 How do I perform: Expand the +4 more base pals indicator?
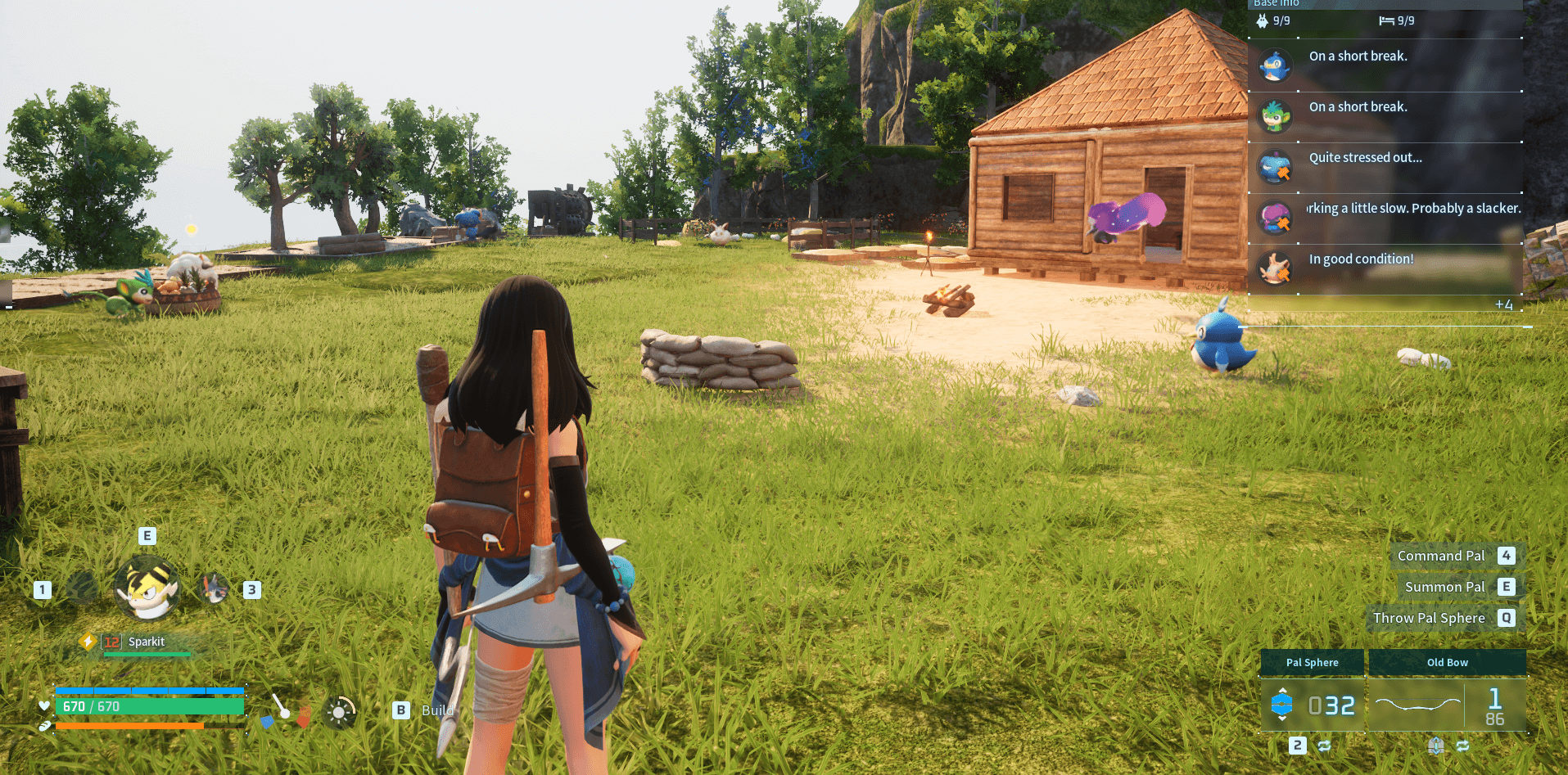click(1503, 305)
